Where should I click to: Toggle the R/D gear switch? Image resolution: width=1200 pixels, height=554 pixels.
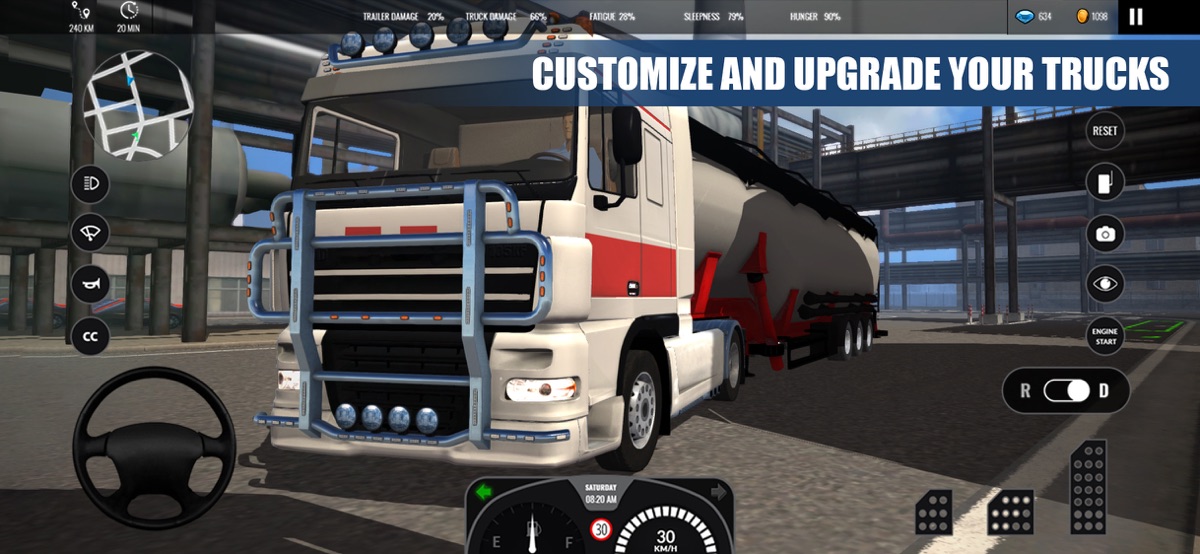[1066, 391]
